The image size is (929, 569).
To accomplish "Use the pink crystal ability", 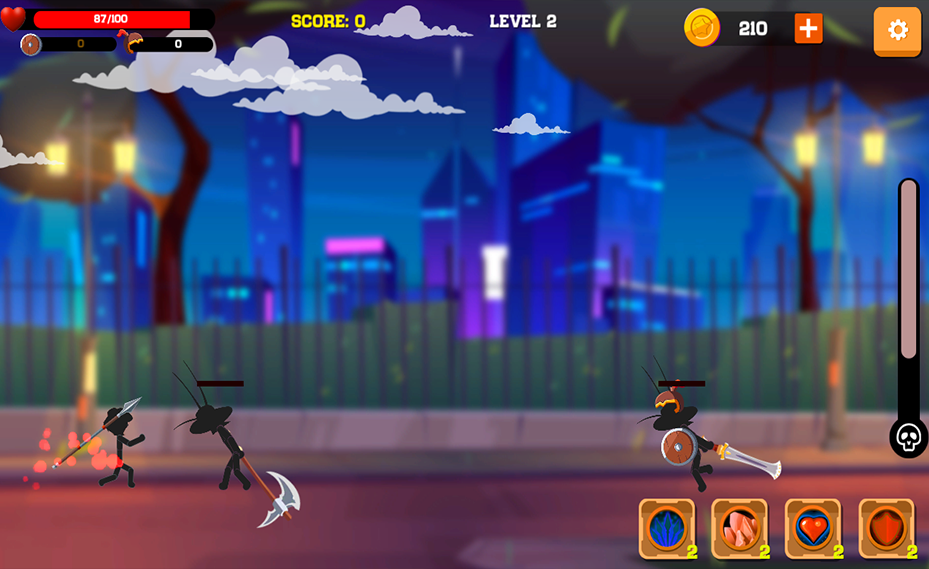I will point(739,528).
